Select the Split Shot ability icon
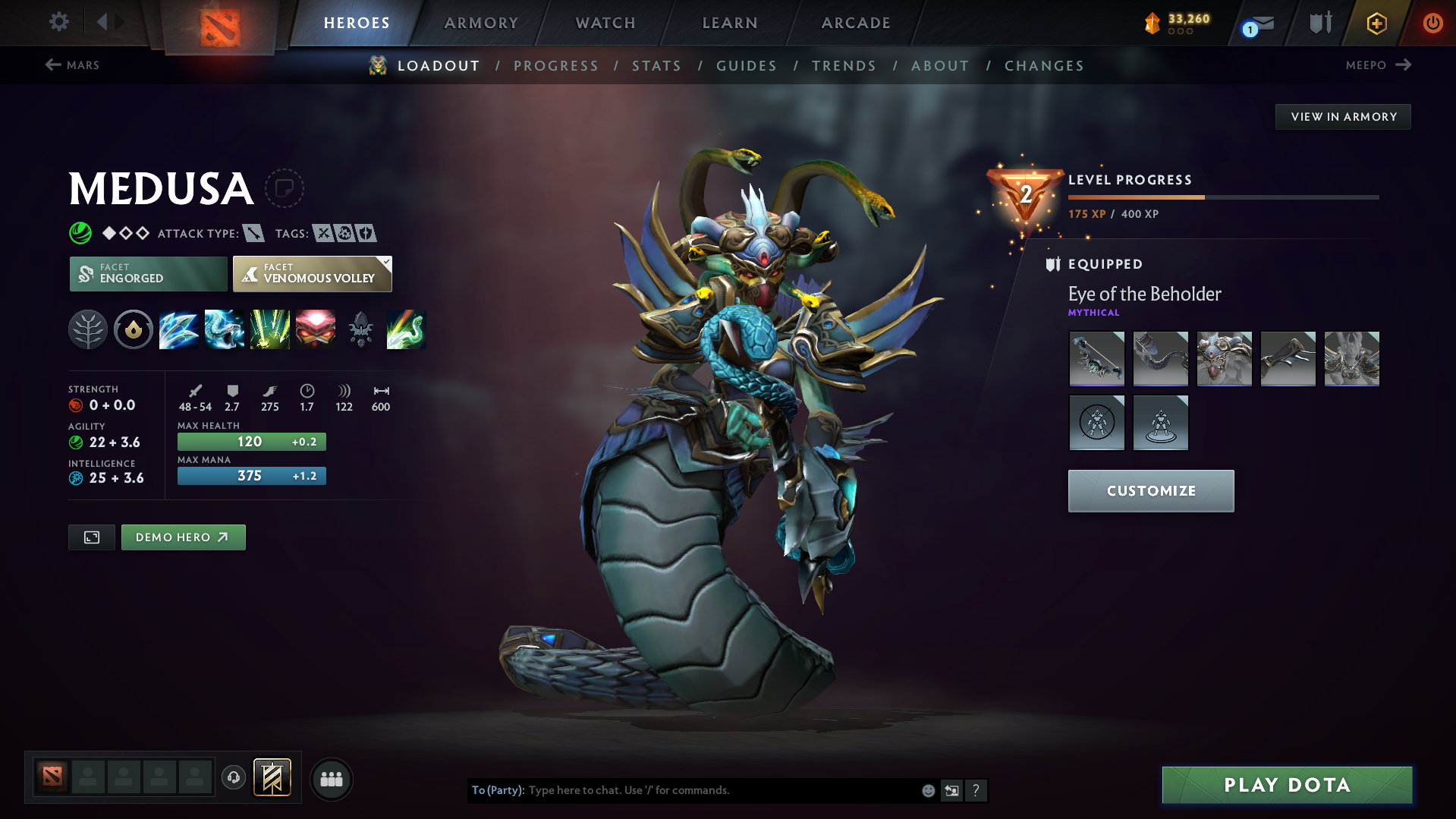The height and width of the screenshot is (819, 1456). pyautogui.click(x=179, y=329)
